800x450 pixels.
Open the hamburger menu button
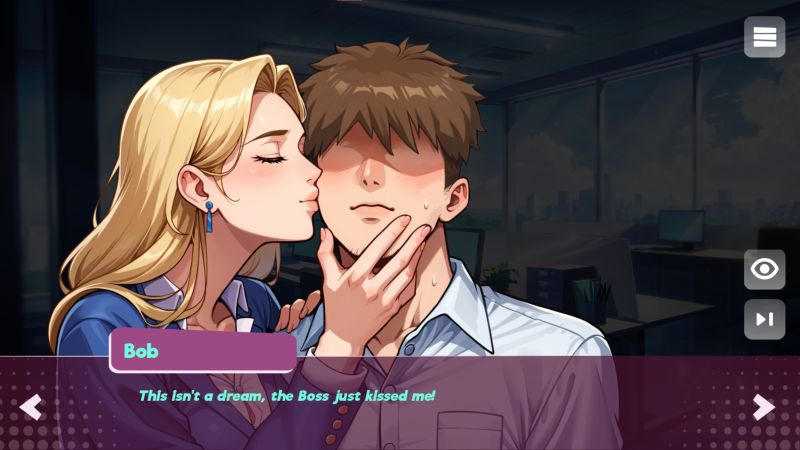[765, 38]
